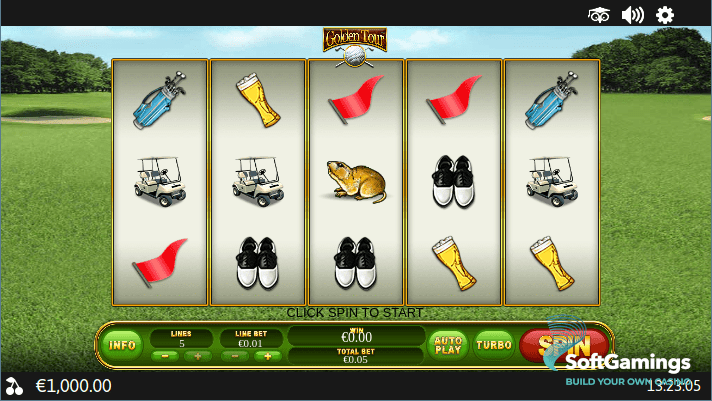Click the owl icon in the top bar
The height and width of the screenshot is (401, 712).
click(599, 14)
